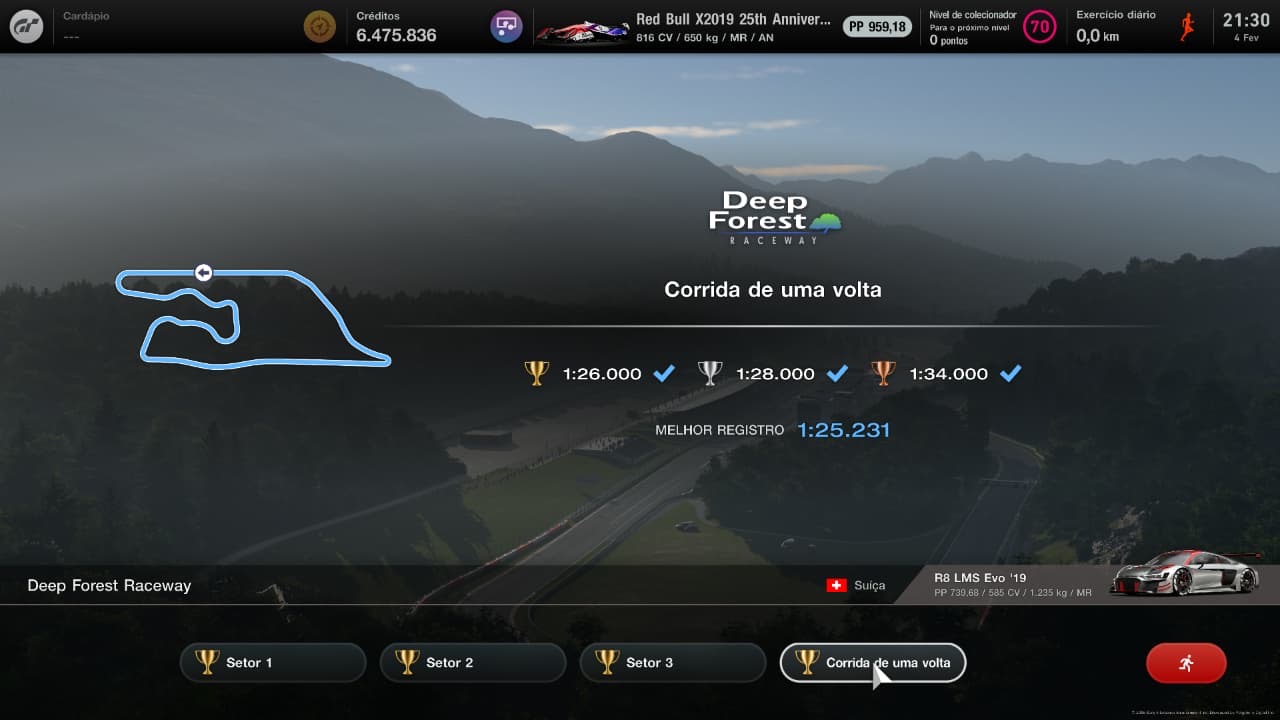The image size is (1280, 720).
Task: Select the Corrida de uma volta event
Action: pyautogui.click(x=872, y=661)
